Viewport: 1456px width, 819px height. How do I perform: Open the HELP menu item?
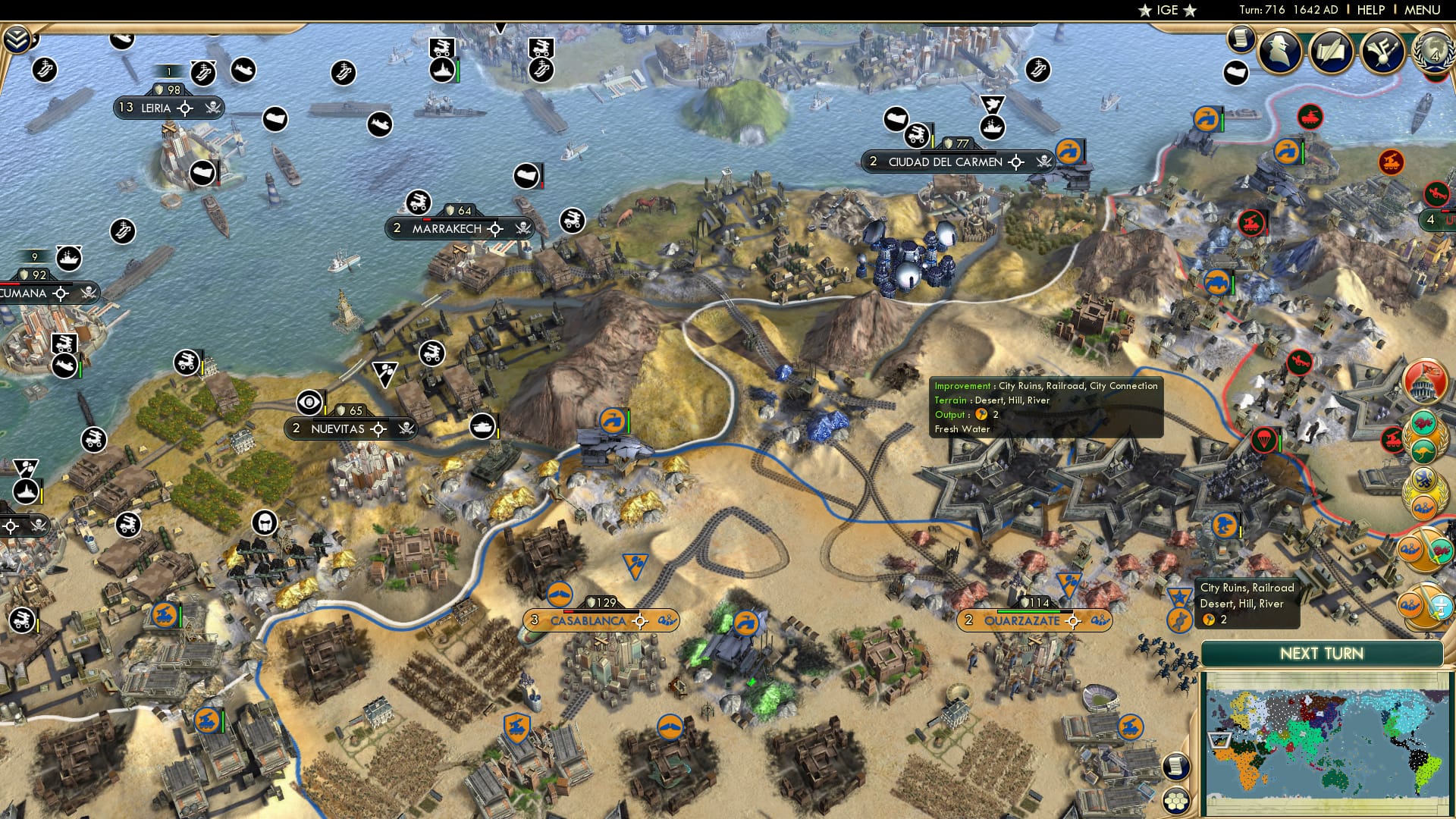pyautogui.click(x=1370, y=10)
